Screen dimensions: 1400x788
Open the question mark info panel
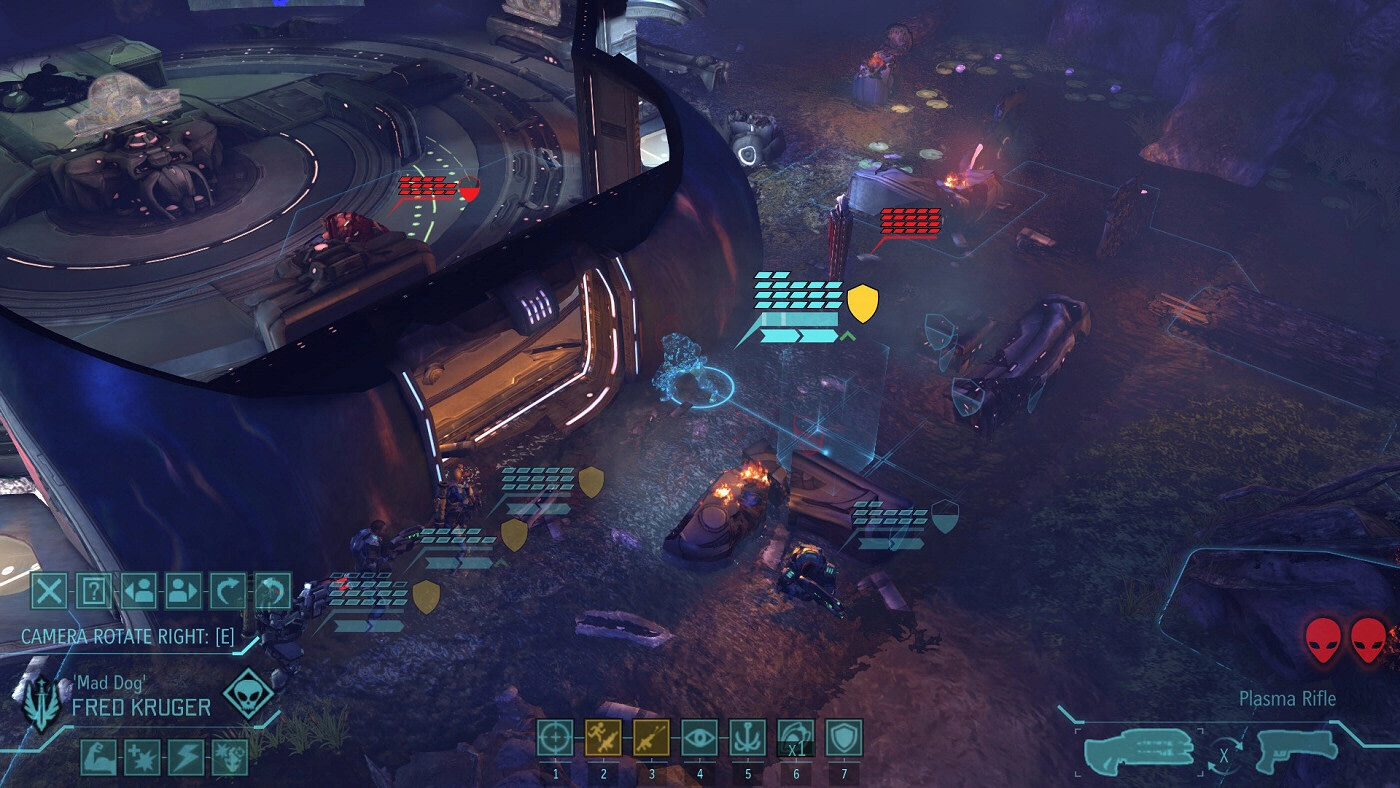tap(93, 591)
